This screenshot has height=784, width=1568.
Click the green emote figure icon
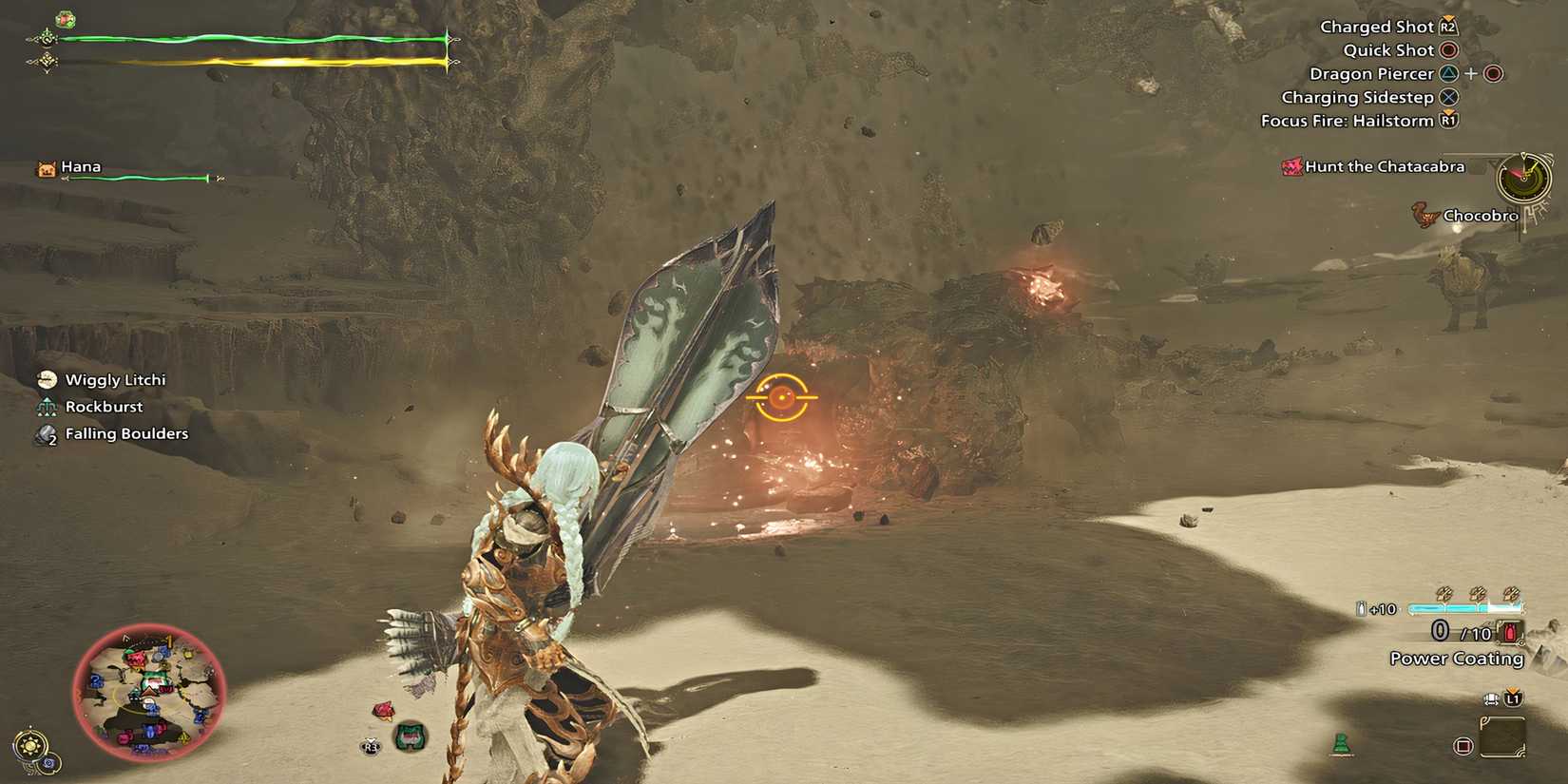click(x=1341, y=742)
